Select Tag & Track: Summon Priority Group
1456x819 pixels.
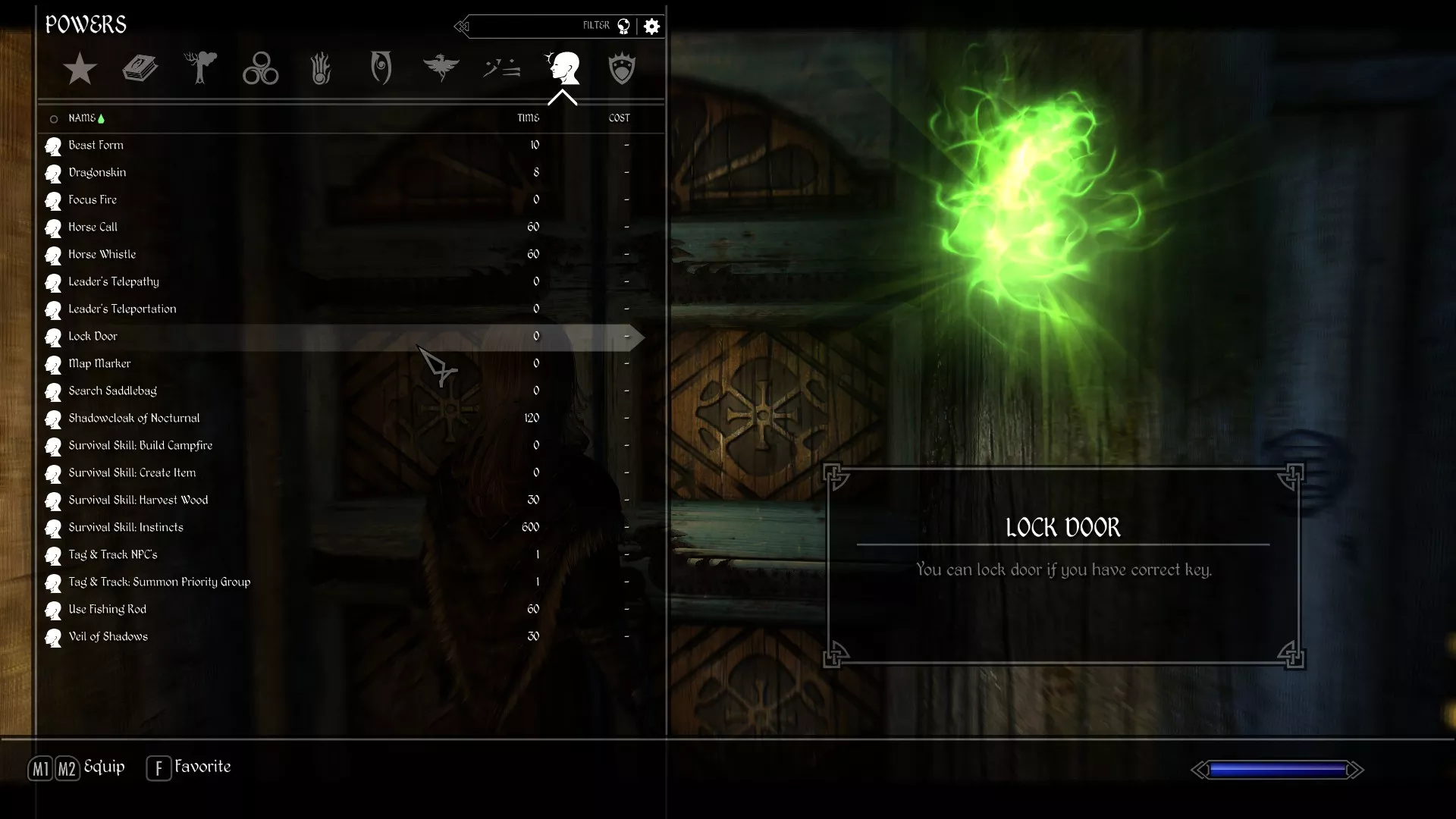point(159,582)
